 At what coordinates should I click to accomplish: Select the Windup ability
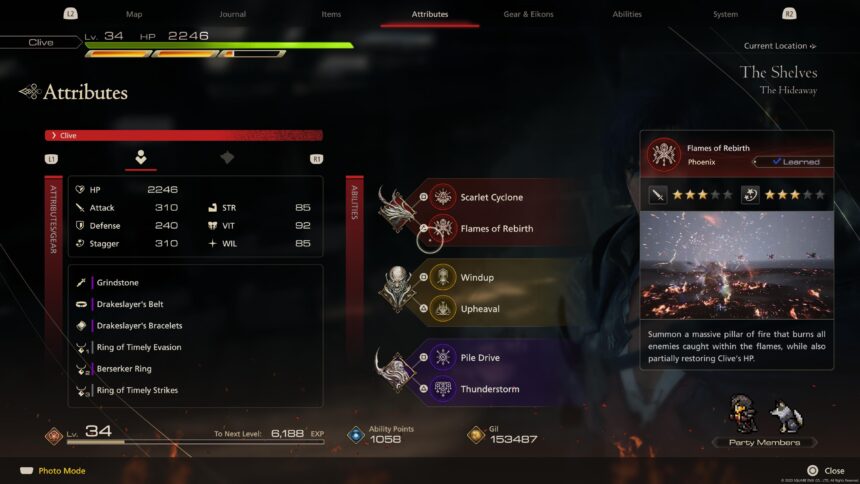pyautogui.click(x=477, y=277)
